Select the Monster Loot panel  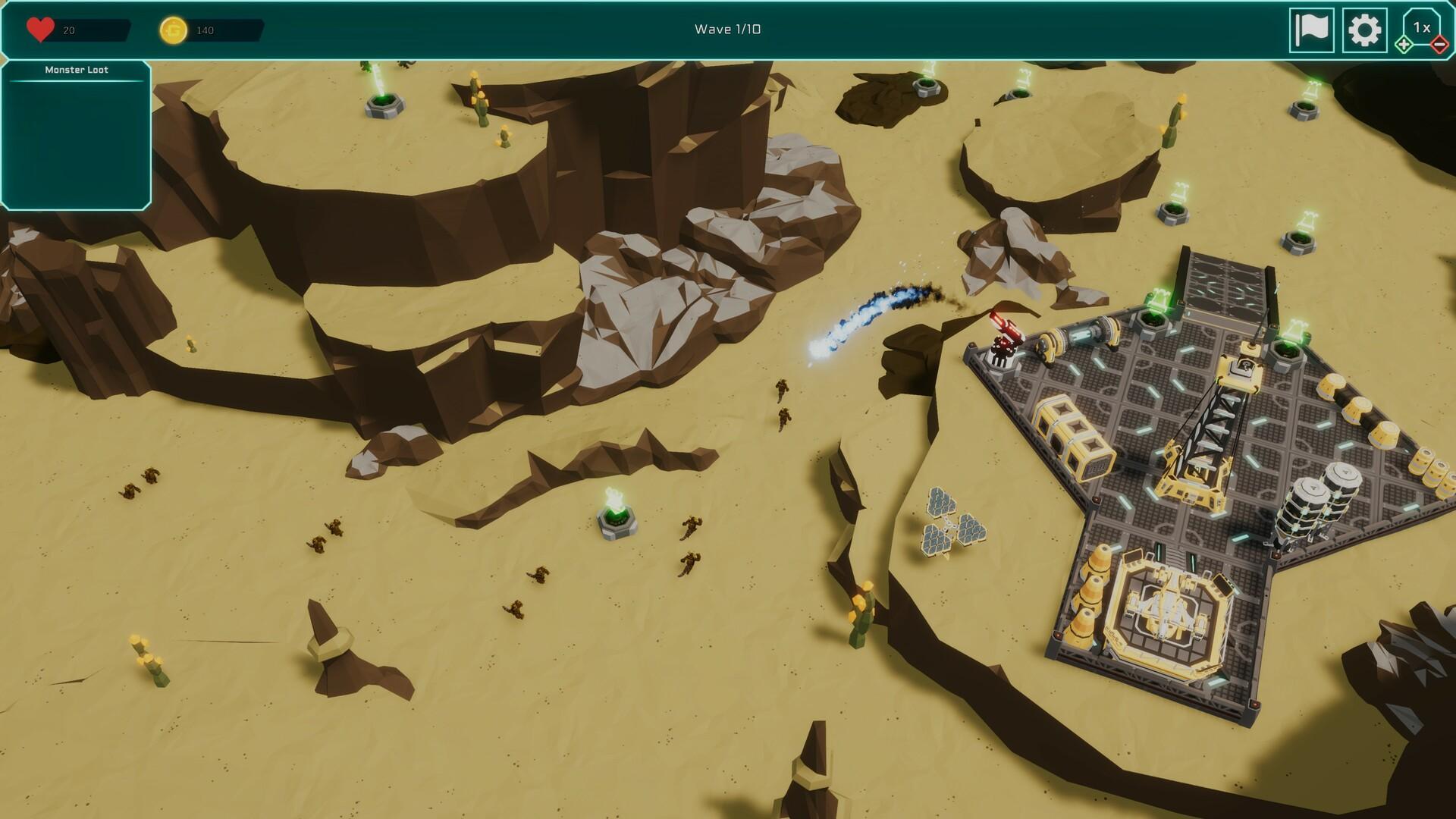tap(76, 135)
